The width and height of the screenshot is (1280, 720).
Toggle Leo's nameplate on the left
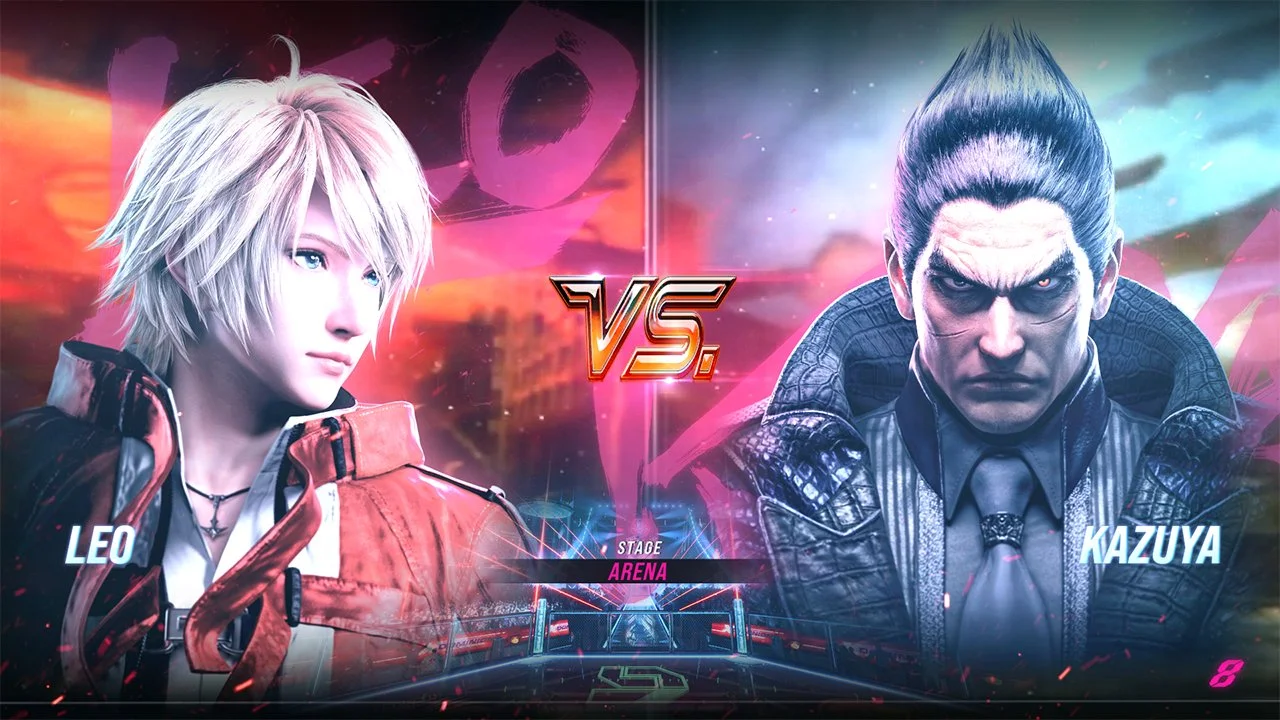point(98,545)
